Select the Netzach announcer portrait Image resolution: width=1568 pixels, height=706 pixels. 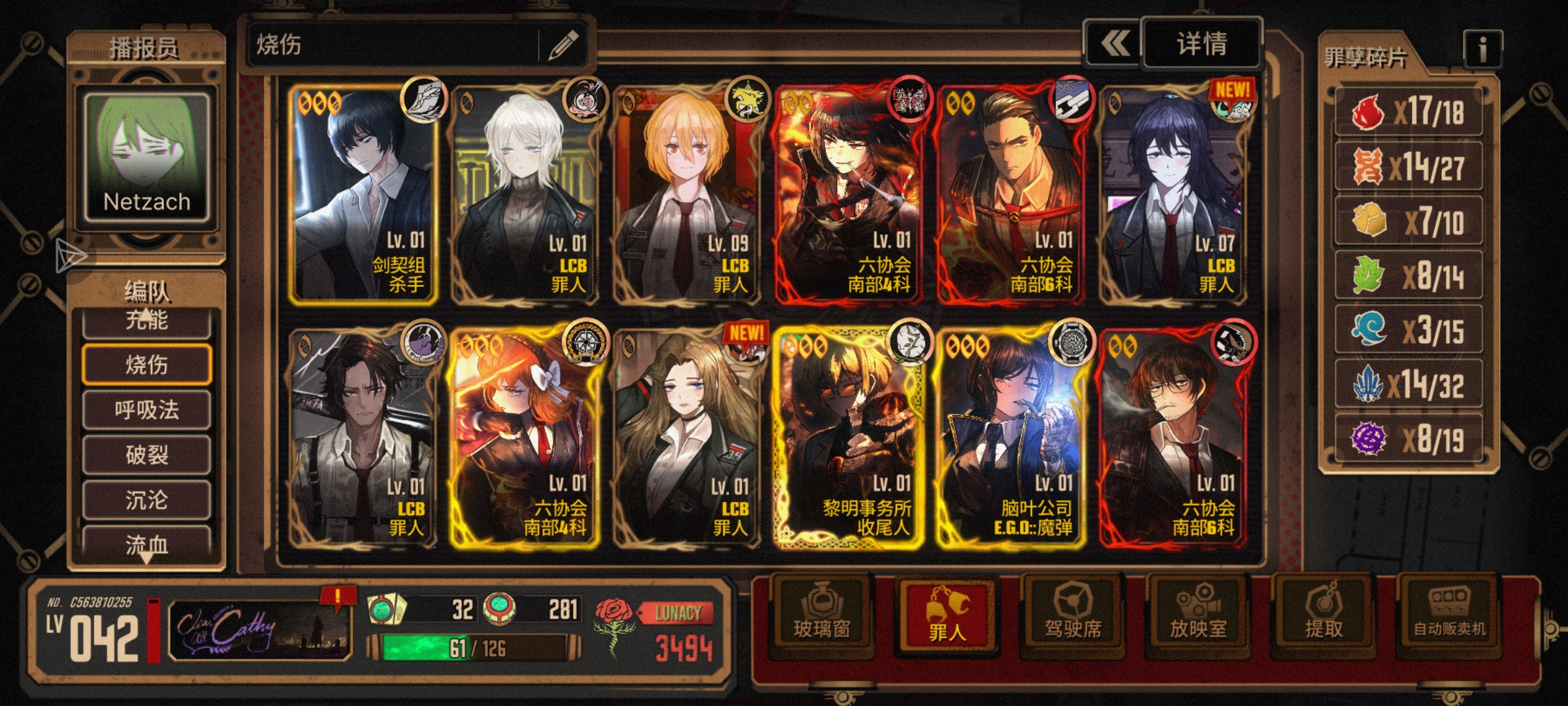pyautogui.click(x=146, y=158)
